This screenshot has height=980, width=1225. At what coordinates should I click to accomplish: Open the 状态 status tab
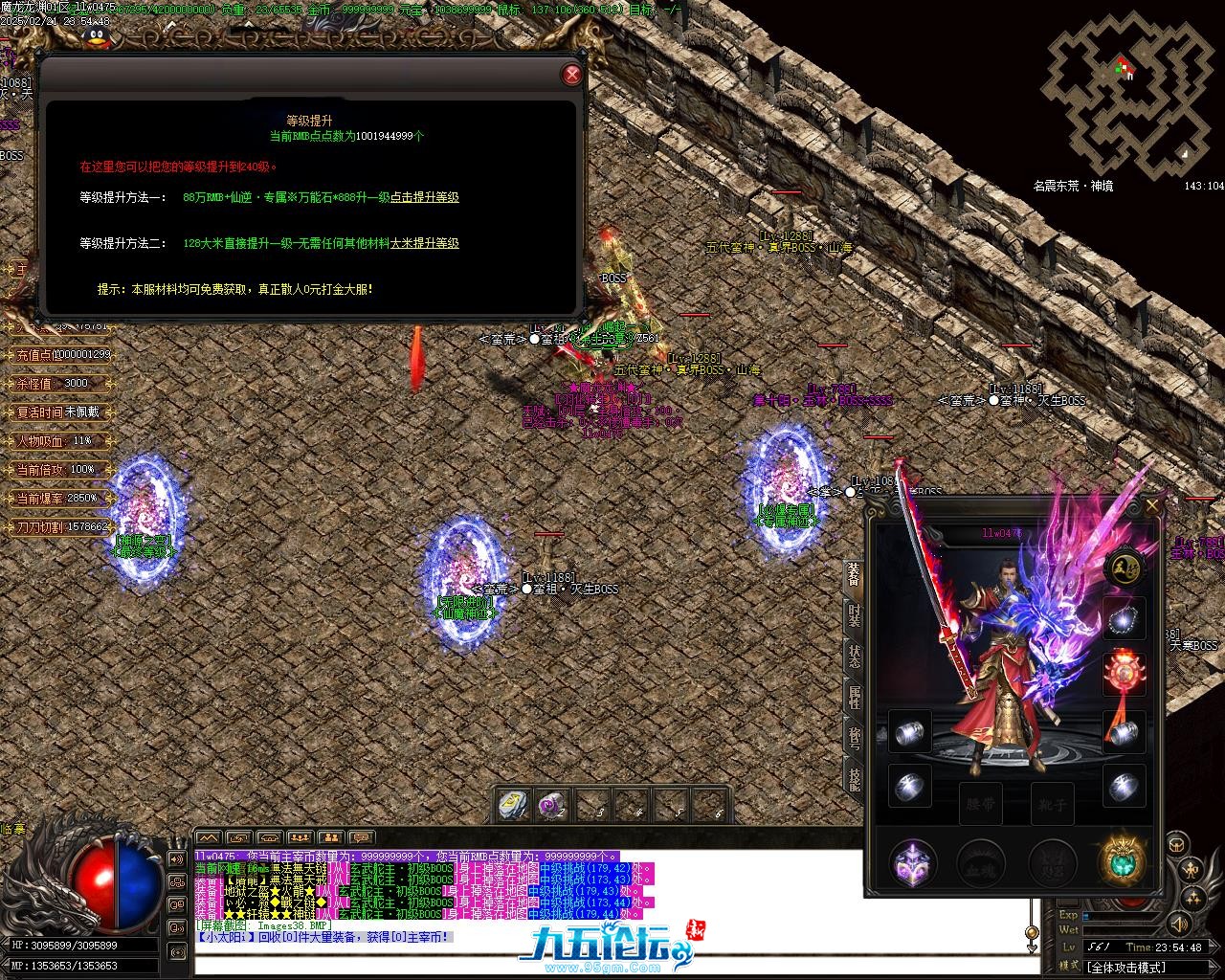(x=854, y=656)
